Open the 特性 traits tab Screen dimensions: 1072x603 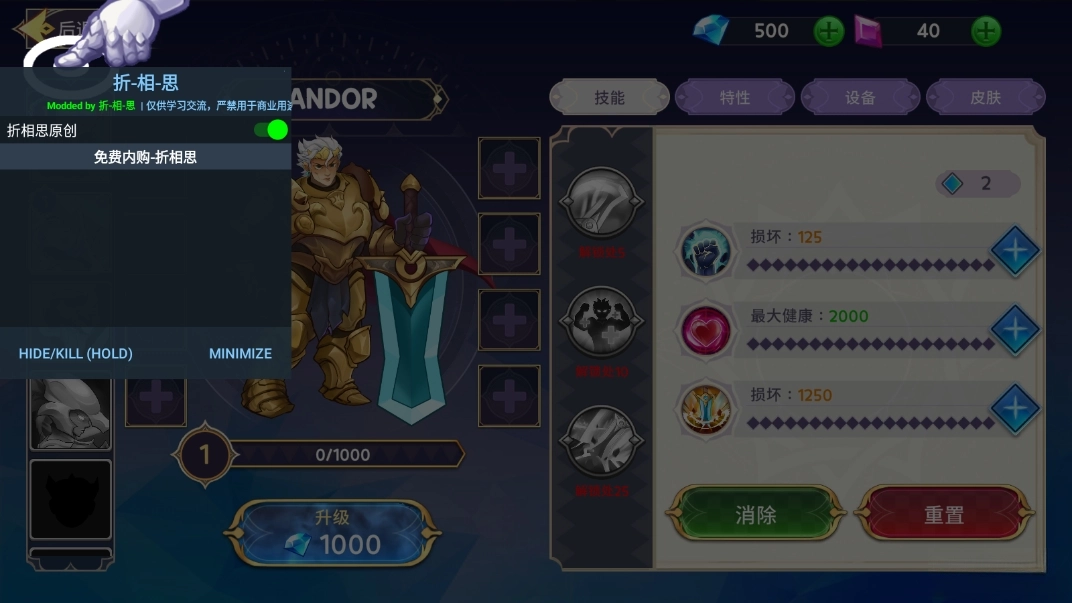pyautogui.click(x=735, y=98)
